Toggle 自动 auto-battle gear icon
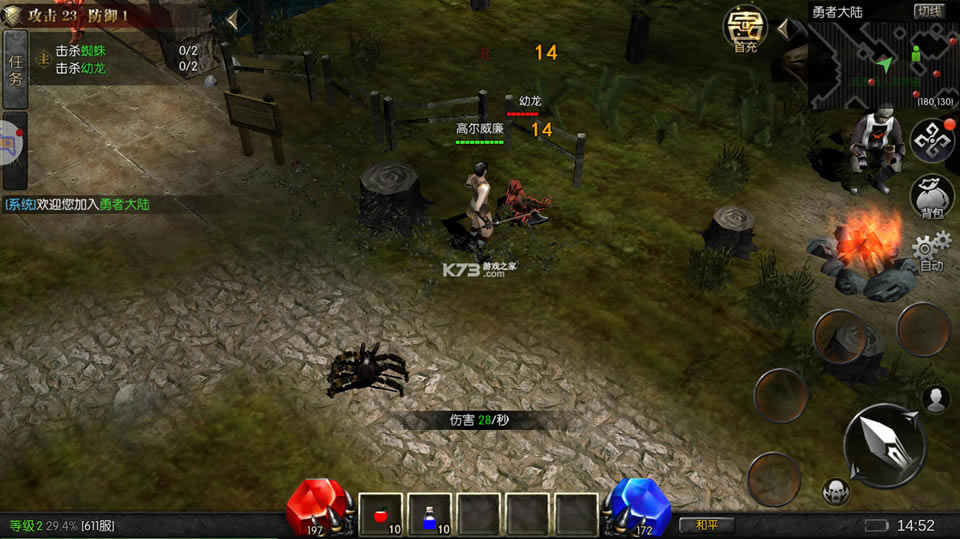The height and width of the screenshot is (539, 960). pyautogui.click(x=931, y=251)
